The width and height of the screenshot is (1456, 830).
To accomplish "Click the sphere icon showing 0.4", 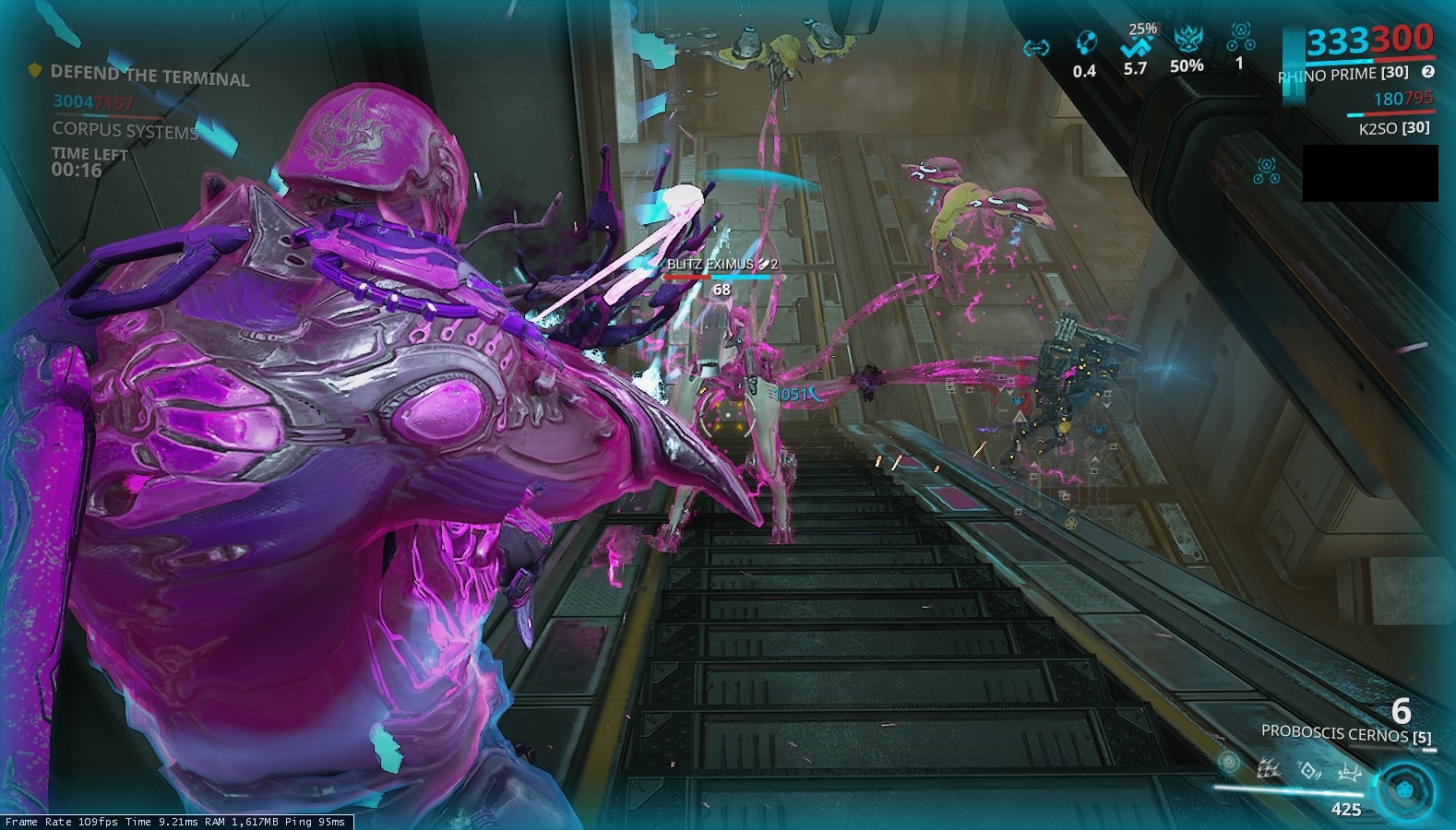I will (x=1085, y=44).
